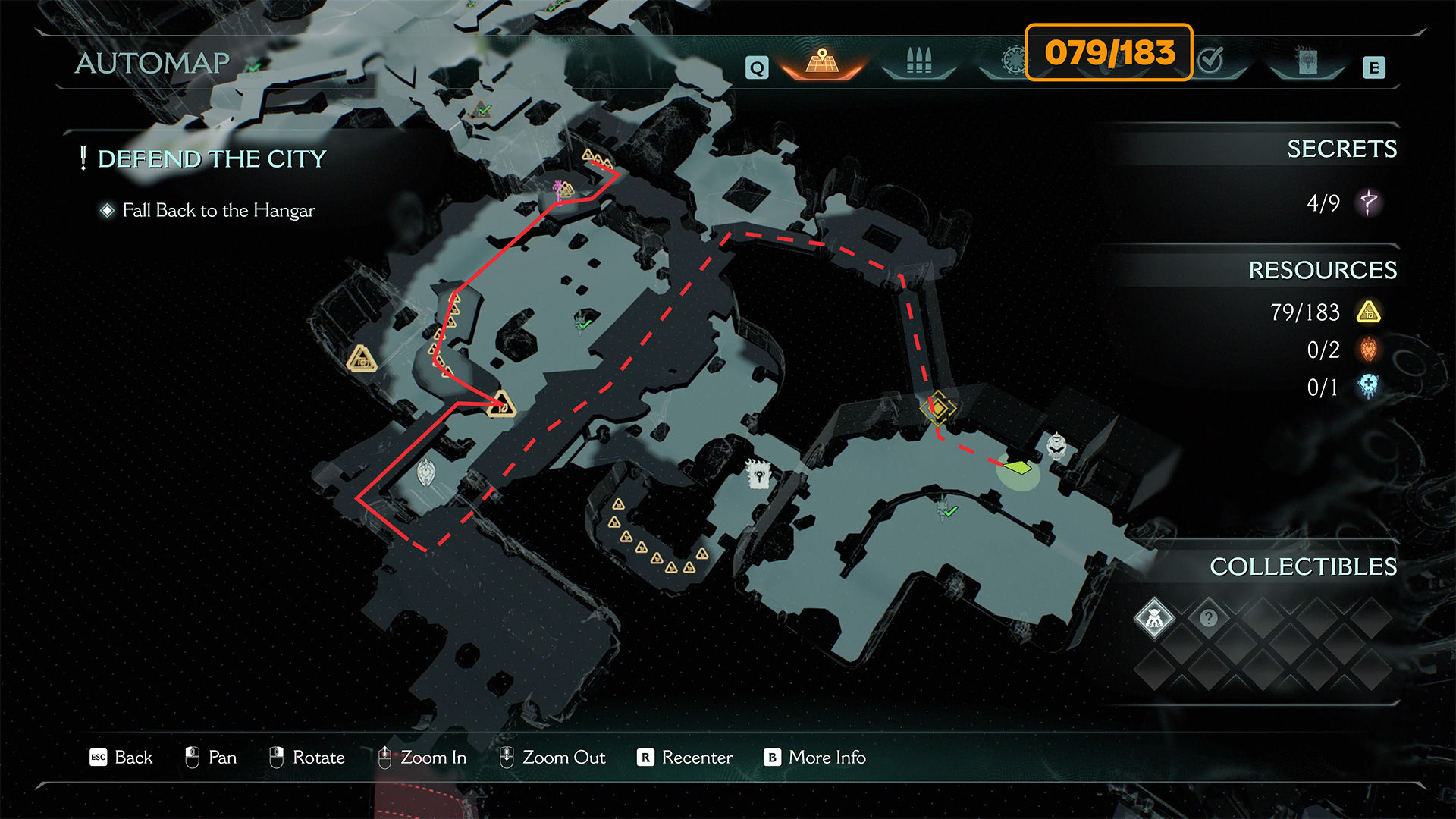Screen dimensions: 1456x819
Task: Select the Automap tab icon
Action: click(x=821, y=61)
